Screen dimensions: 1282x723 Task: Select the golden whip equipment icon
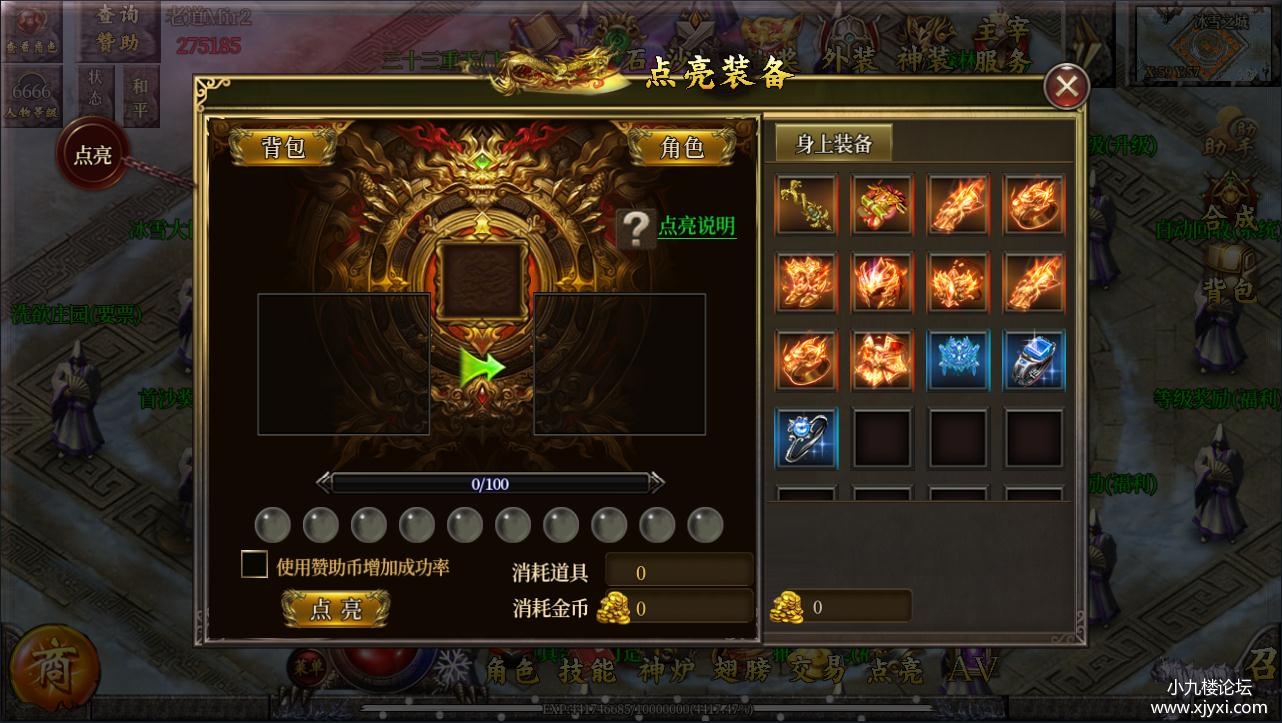pos(805,205)
